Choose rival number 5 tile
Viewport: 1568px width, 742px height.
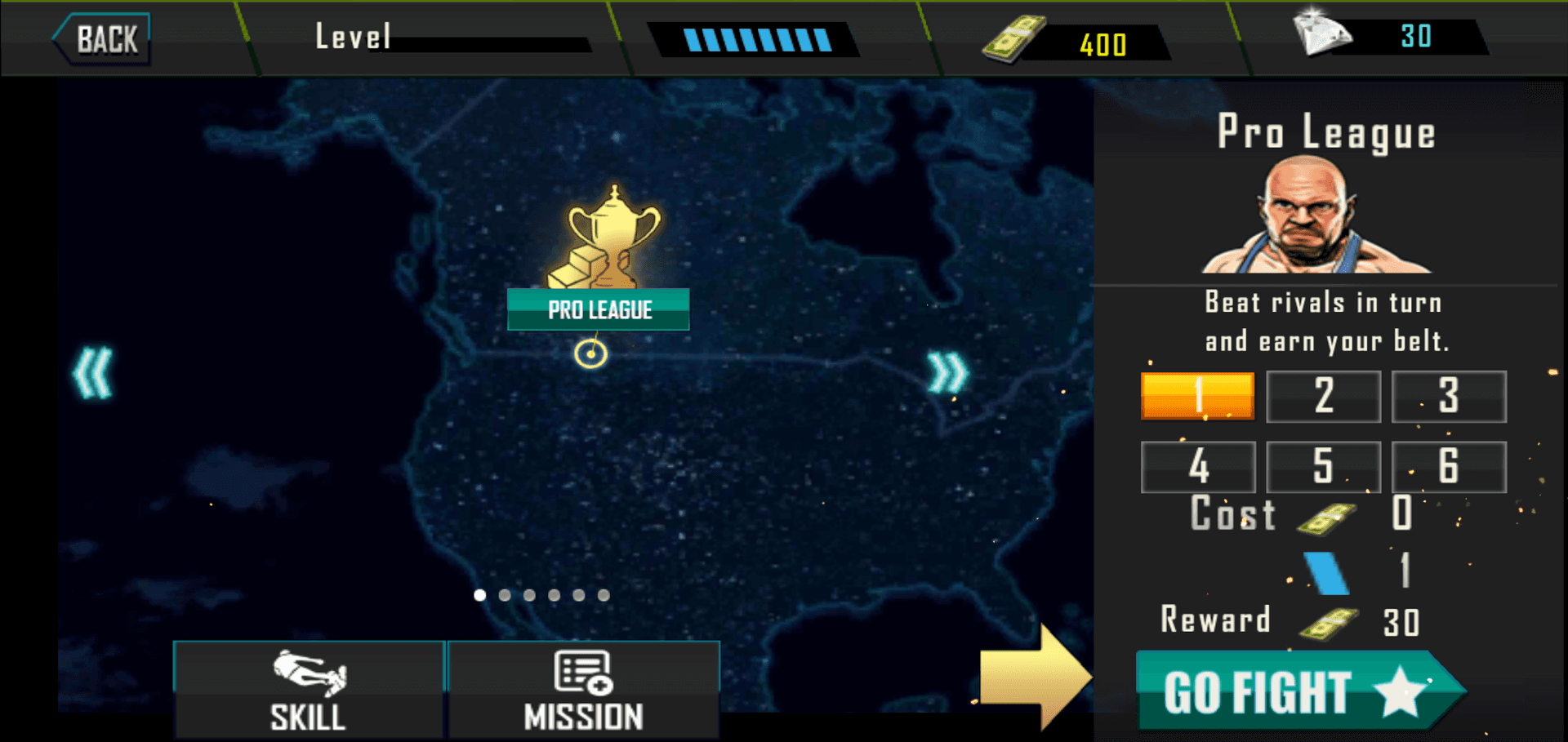[x=1323, y=466]
